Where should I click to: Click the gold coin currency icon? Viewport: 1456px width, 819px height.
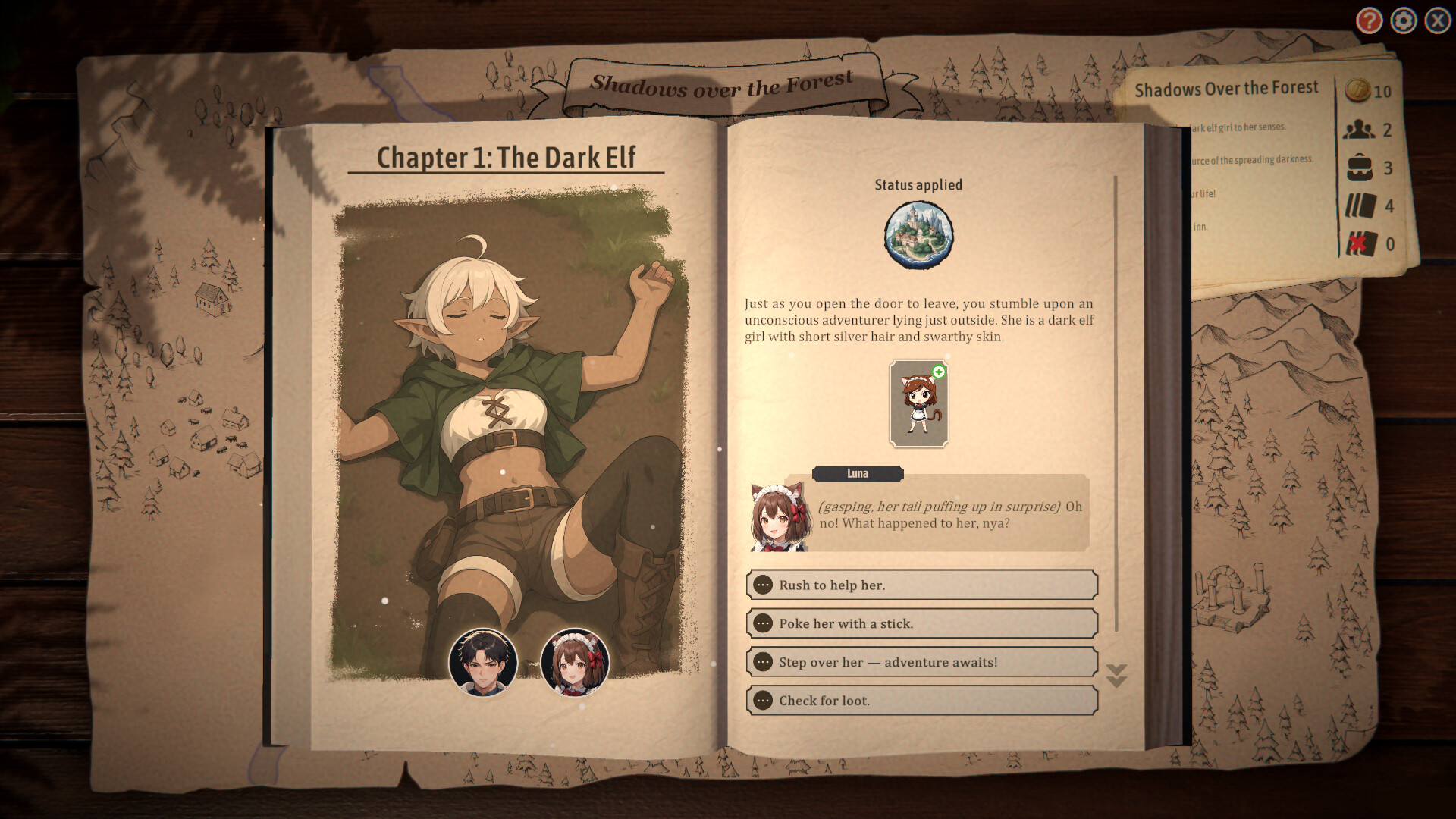pyautogui.click(x=1357, y=91)
